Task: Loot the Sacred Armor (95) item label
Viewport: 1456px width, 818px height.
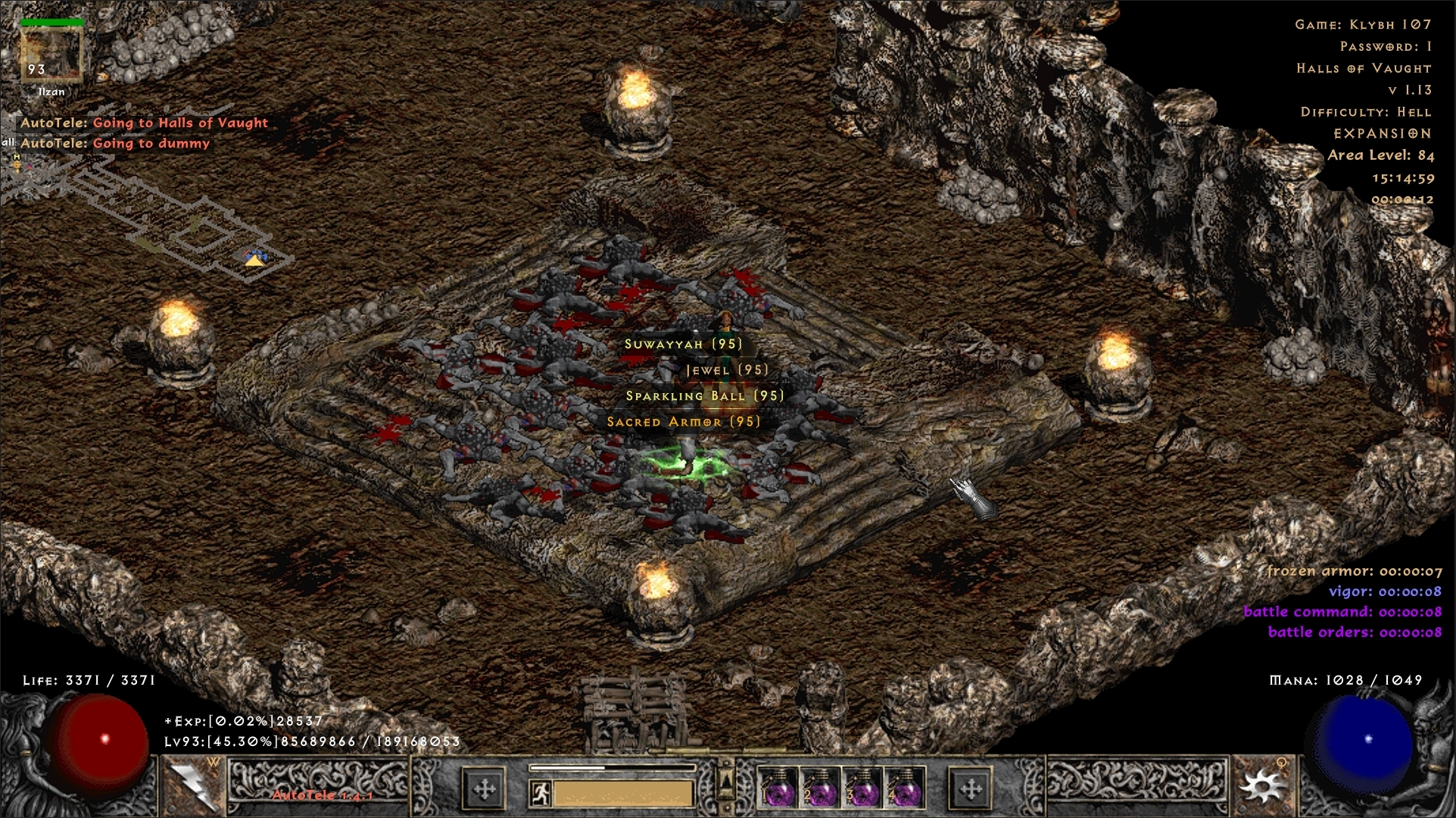Action: coord(683,421)
